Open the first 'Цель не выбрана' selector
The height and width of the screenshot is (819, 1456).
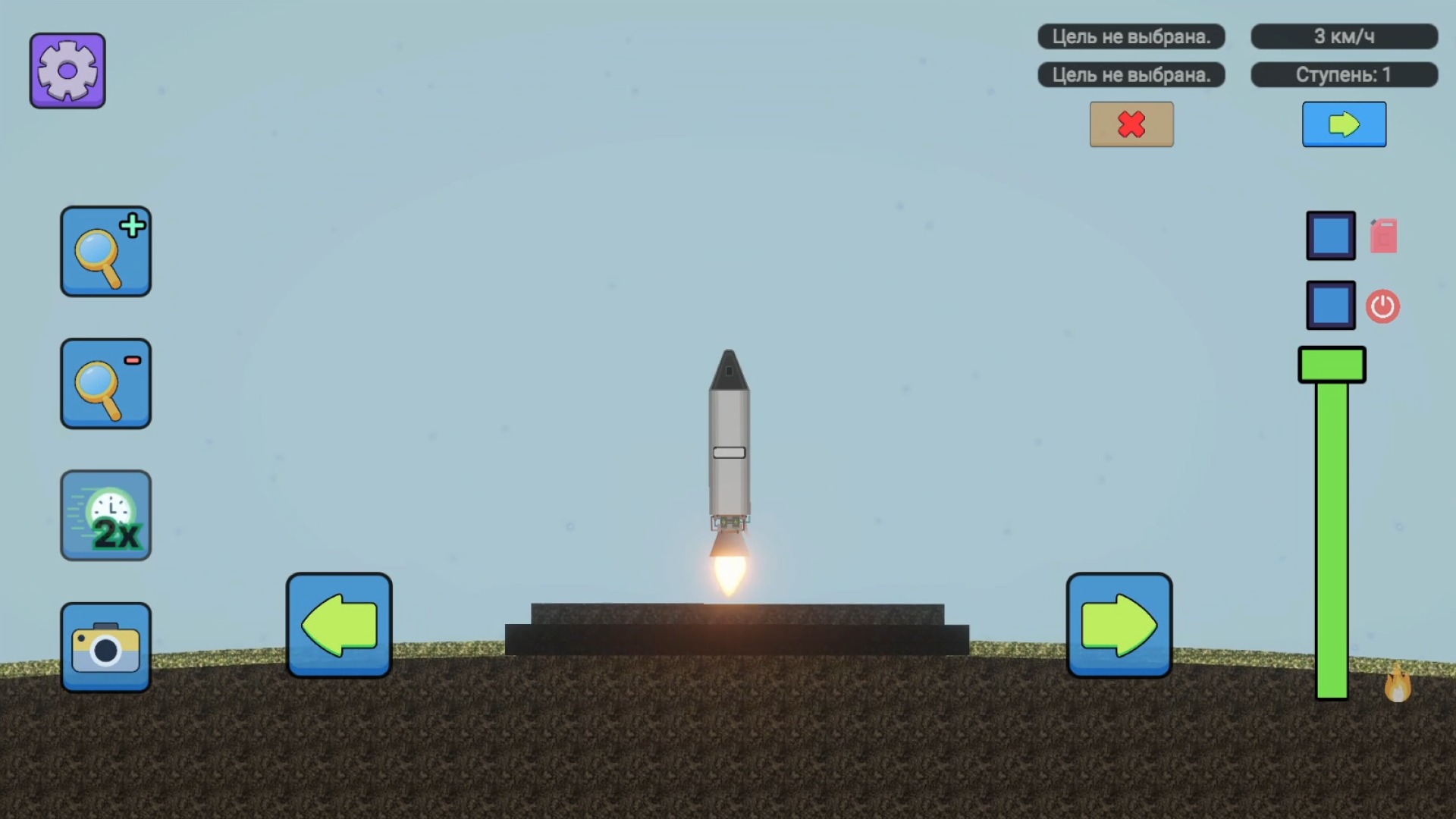point(1131,36)
